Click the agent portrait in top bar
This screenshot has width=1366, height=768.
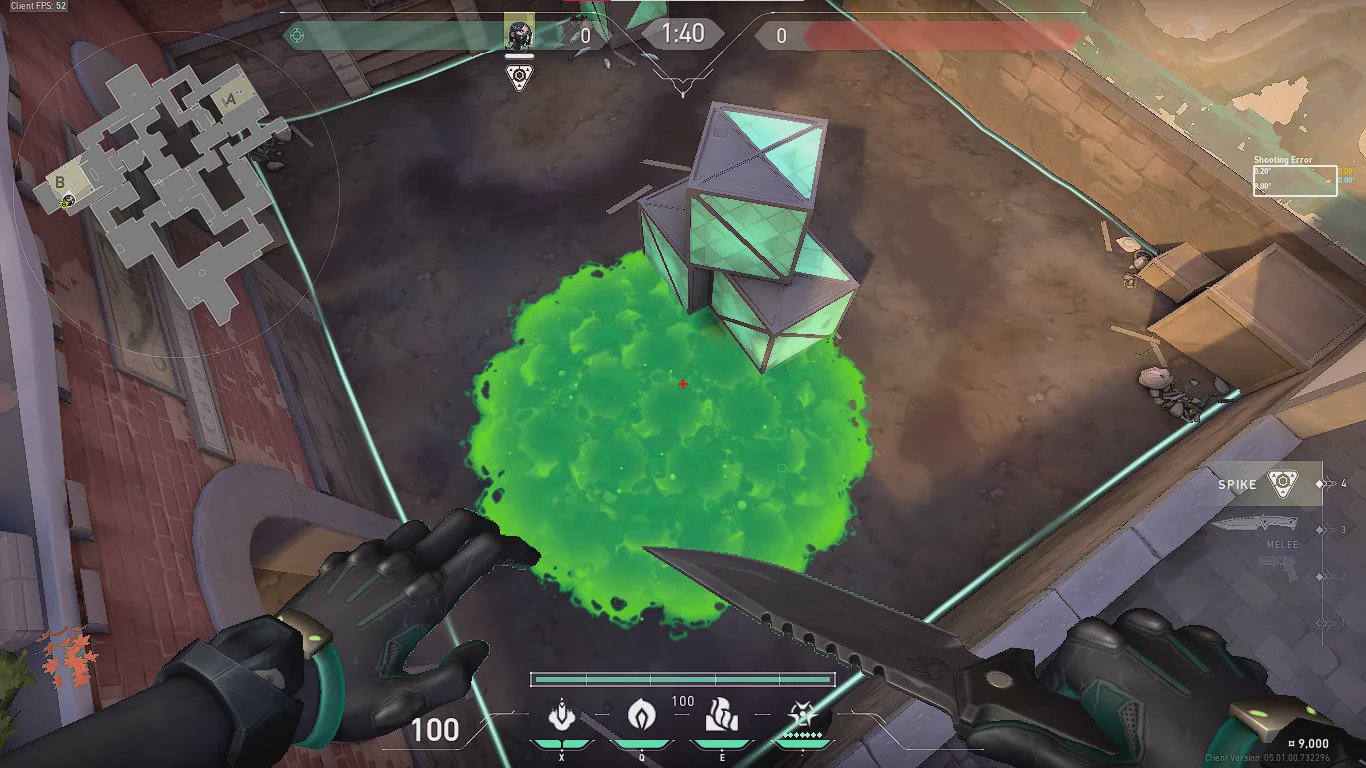[519, 33]
